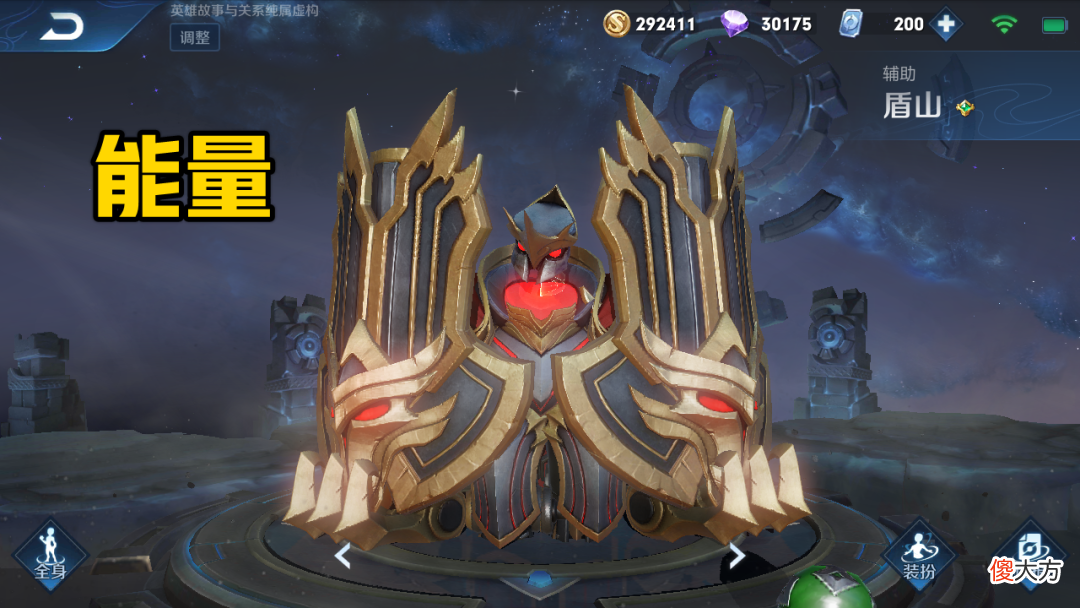This screenshot has height=608, width=1080.
Task: Go back with the return arrow
Action: (62, 26)
